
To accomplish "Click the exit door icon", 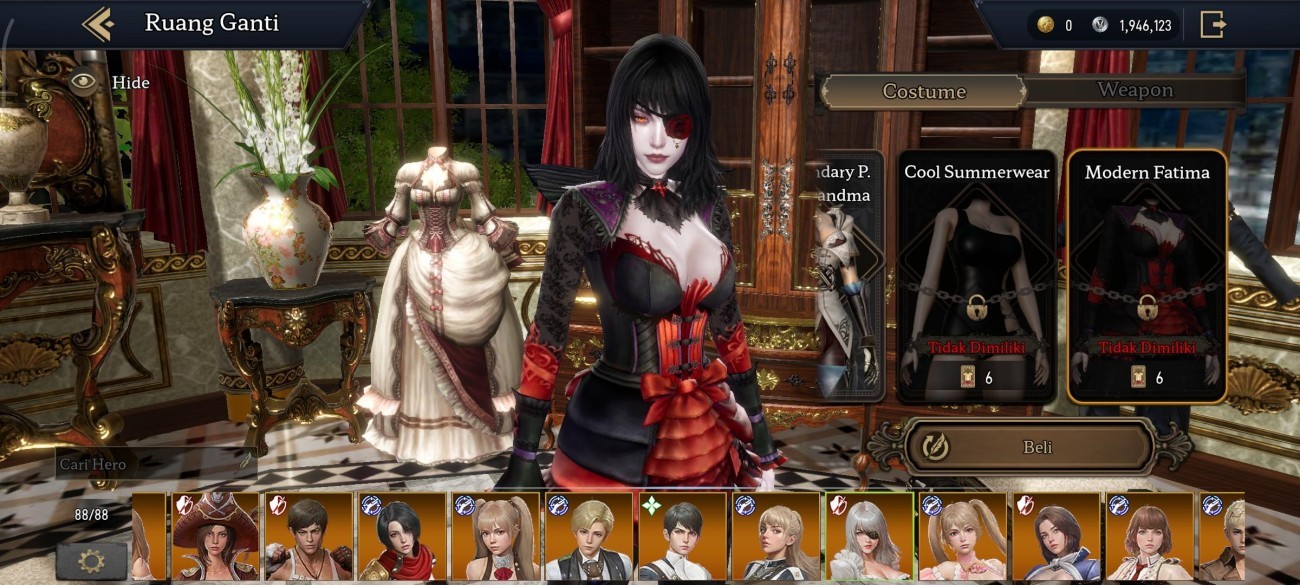I will point(1212,25).
